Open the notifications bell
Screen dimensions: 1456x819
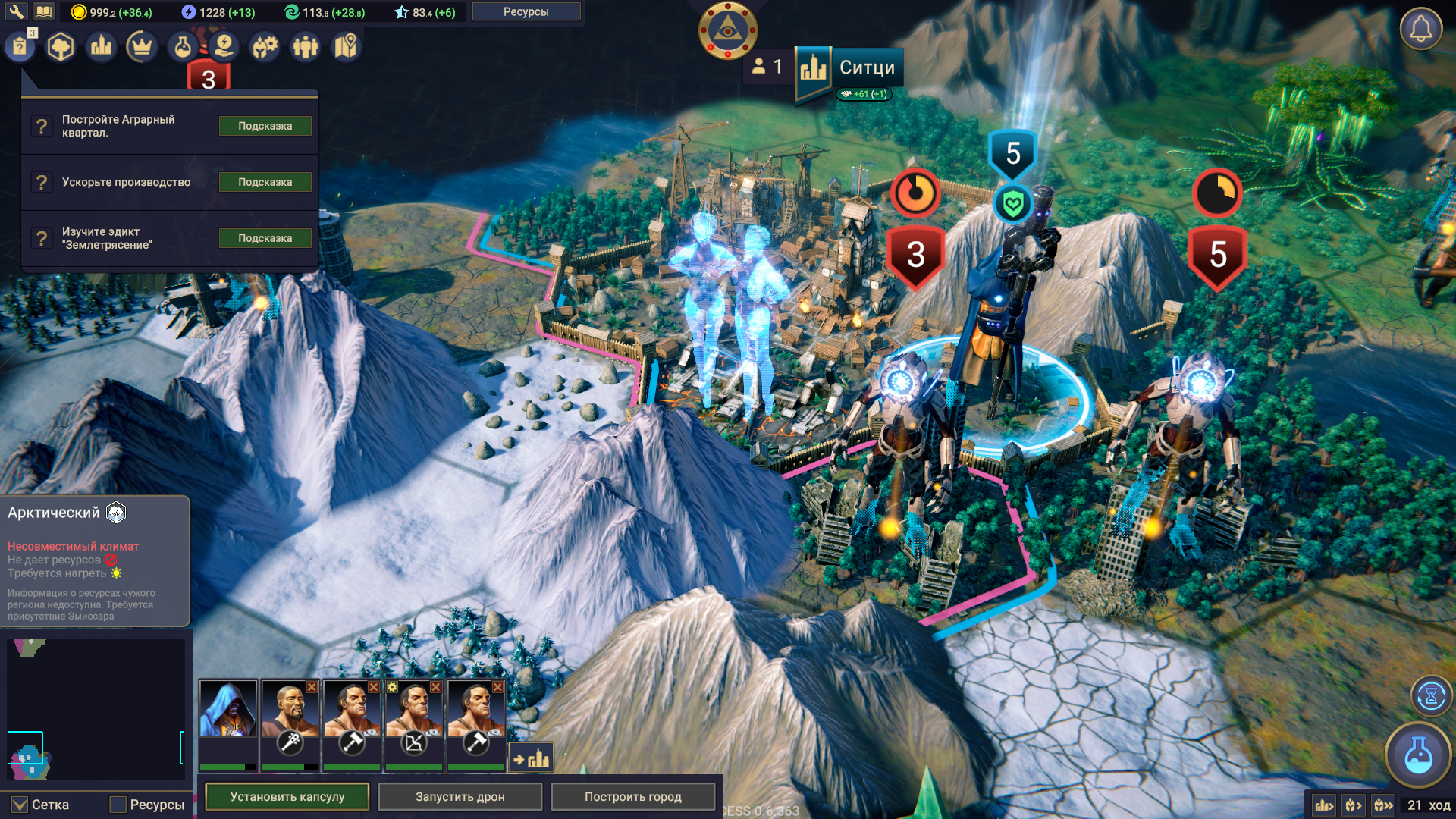(x=1420, y=30)
